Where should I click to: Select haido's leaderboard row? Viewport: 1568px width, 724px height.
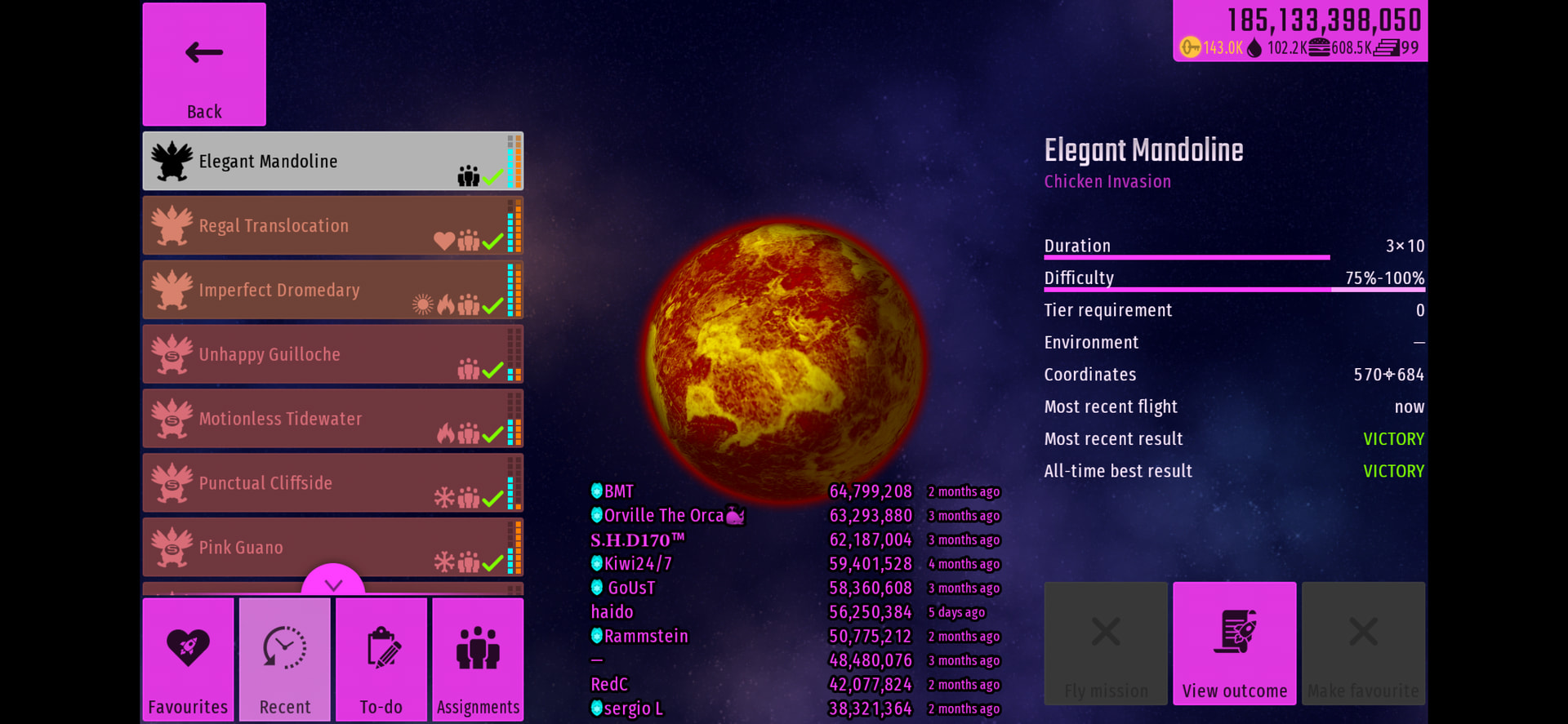[794, 612]
